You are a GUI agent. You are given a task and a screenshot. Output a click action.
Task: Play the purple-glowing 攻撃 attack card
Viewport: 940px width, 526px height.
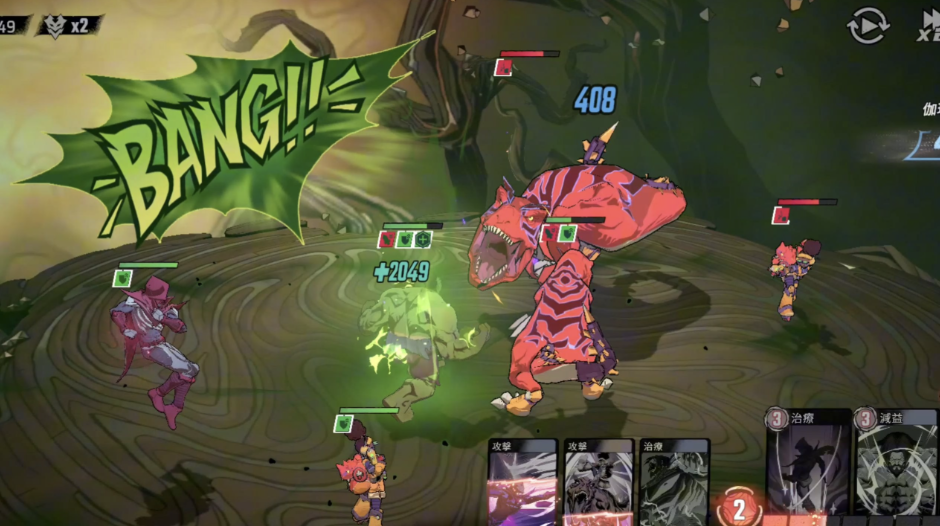[522, 484]
